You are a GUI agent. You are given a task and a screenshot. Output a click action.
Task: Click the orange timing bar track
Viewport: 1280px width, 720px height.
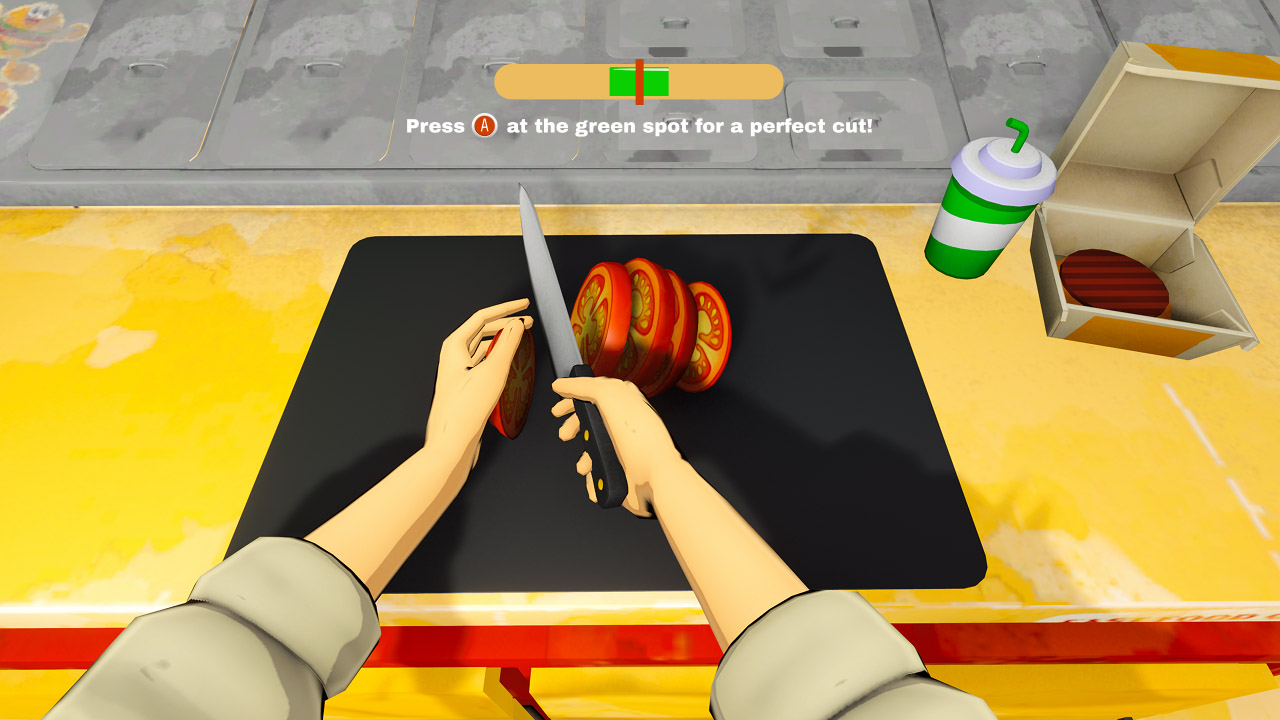(x=540, y=82)
